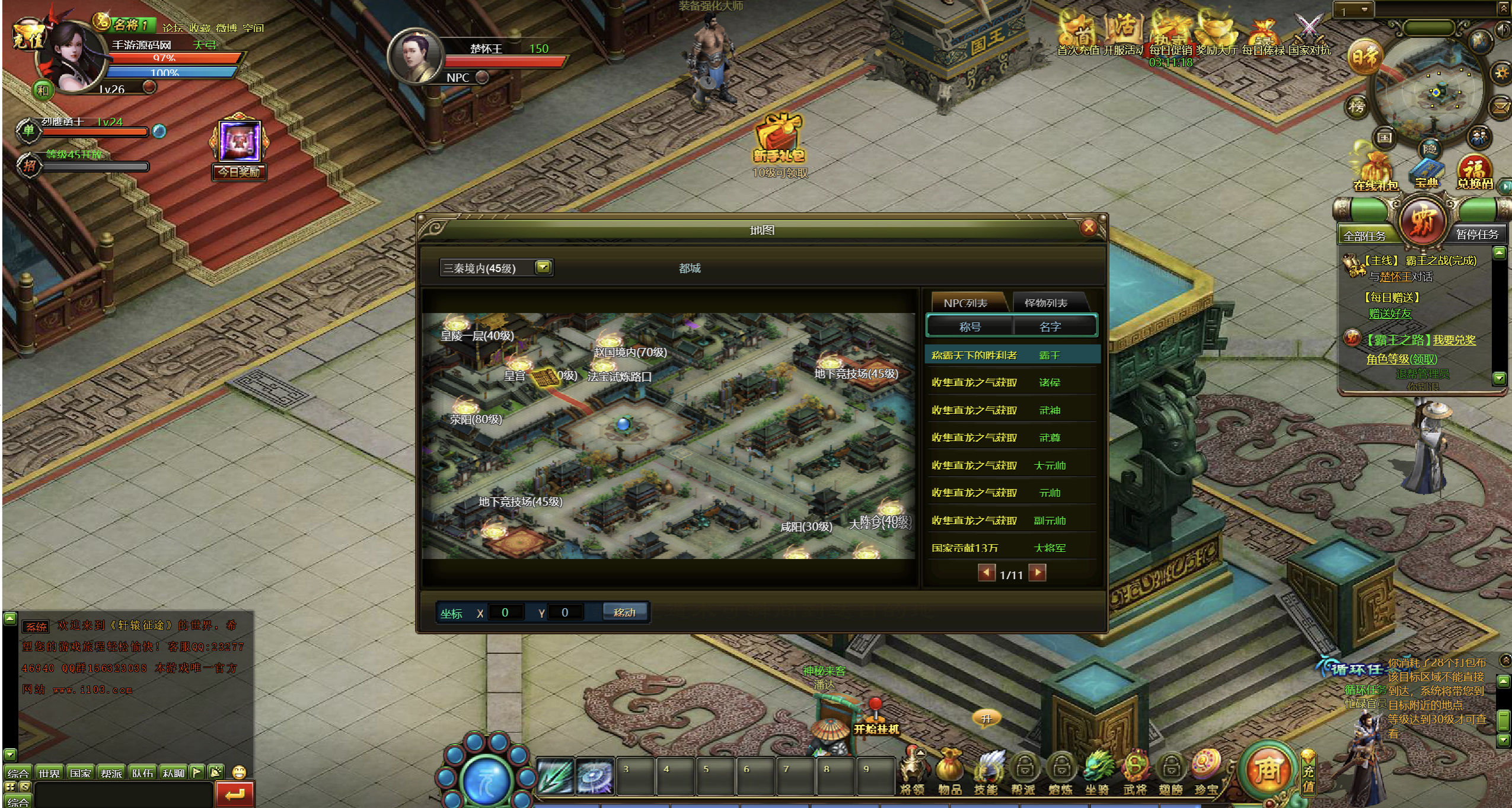Open the 物品 inventory bag
The height and width of the screenshot is (808, 1512).
(x=949, y=770)
